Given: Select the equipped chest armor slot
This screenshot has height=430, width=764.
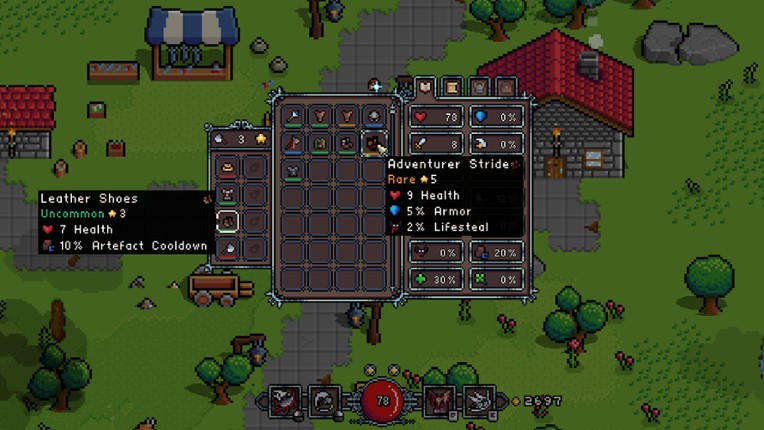Looking at the screenshot, I should click(x=228, y=194).
